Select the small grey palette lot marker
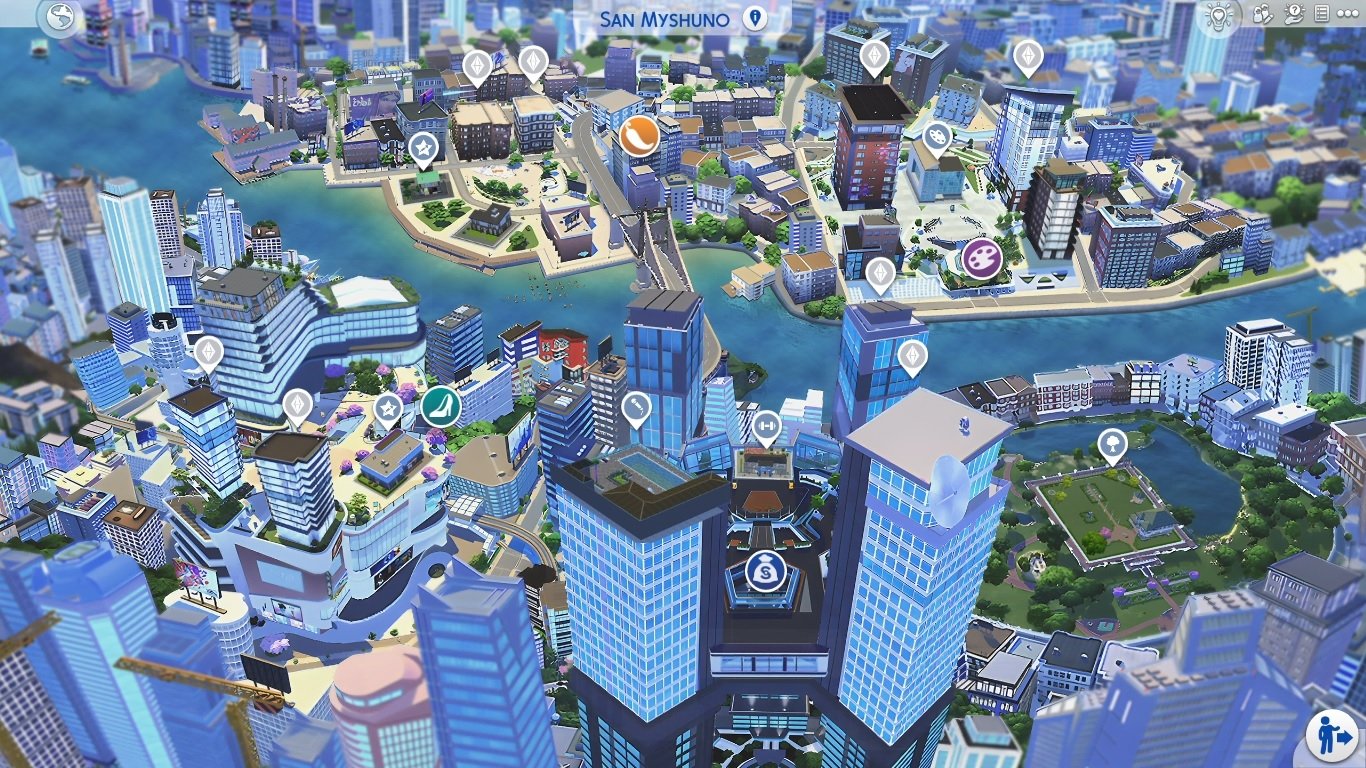Screen dimensions: 1366x768 point(936,134)
